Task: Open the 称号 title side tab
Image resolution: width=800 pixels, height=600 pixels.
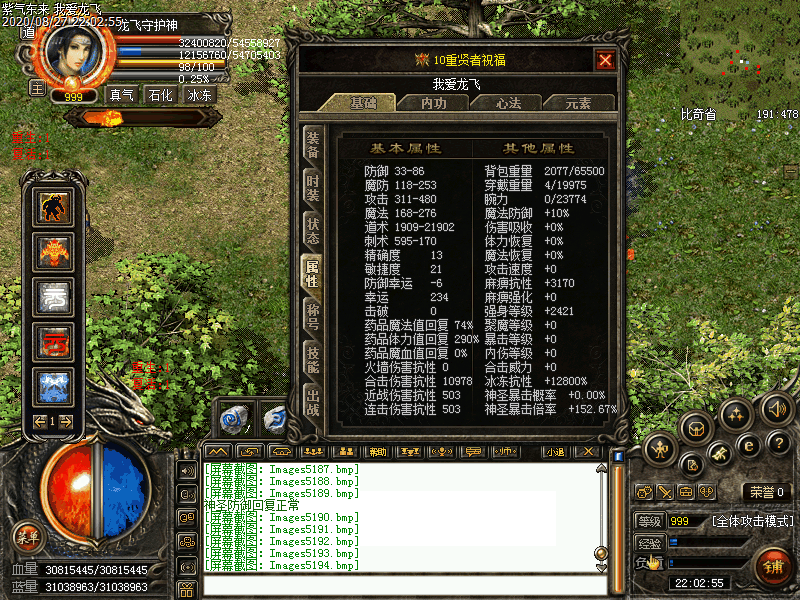Action: [x=313, y=319]
